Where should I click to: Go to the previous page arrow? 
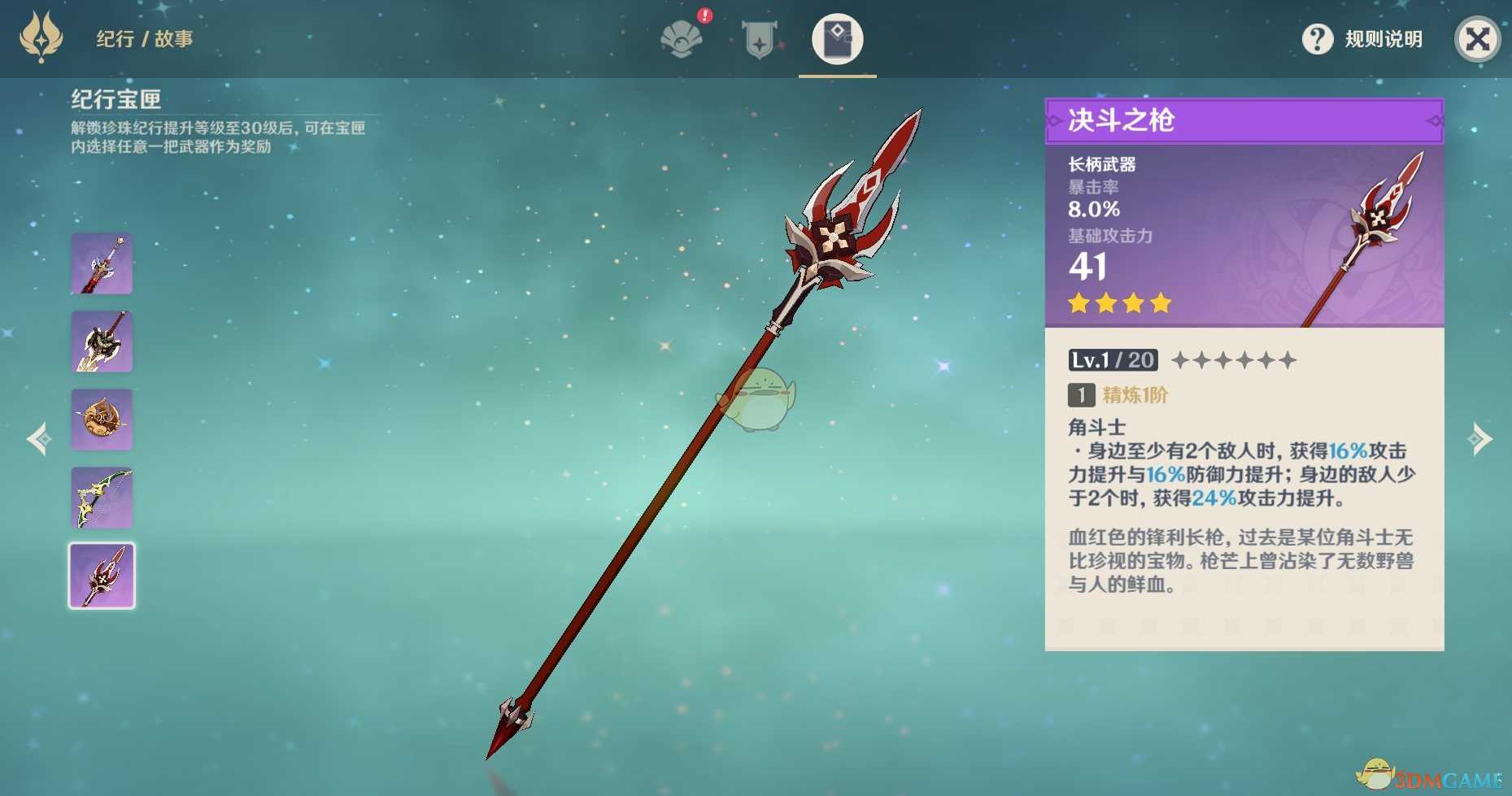tap(38, 439)
